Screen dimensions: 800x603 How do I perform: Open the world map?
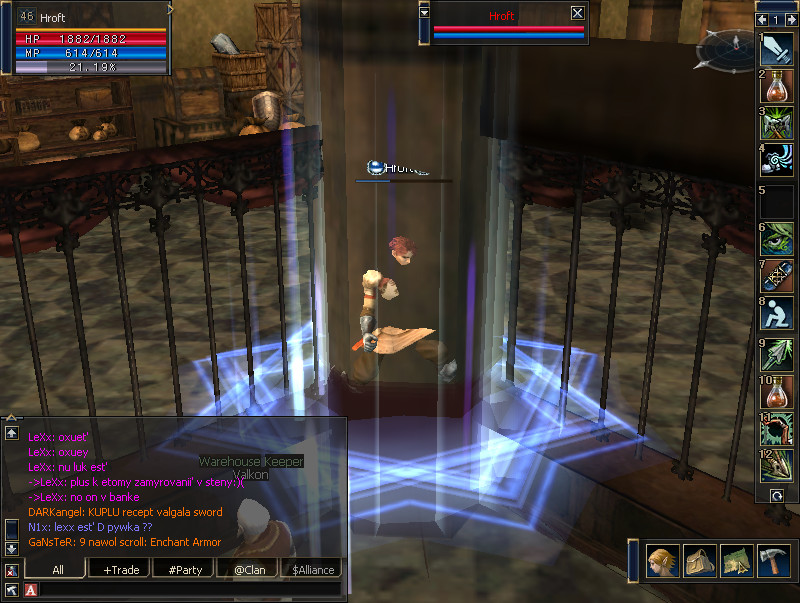pyautogui.click(x=736, y=561)
